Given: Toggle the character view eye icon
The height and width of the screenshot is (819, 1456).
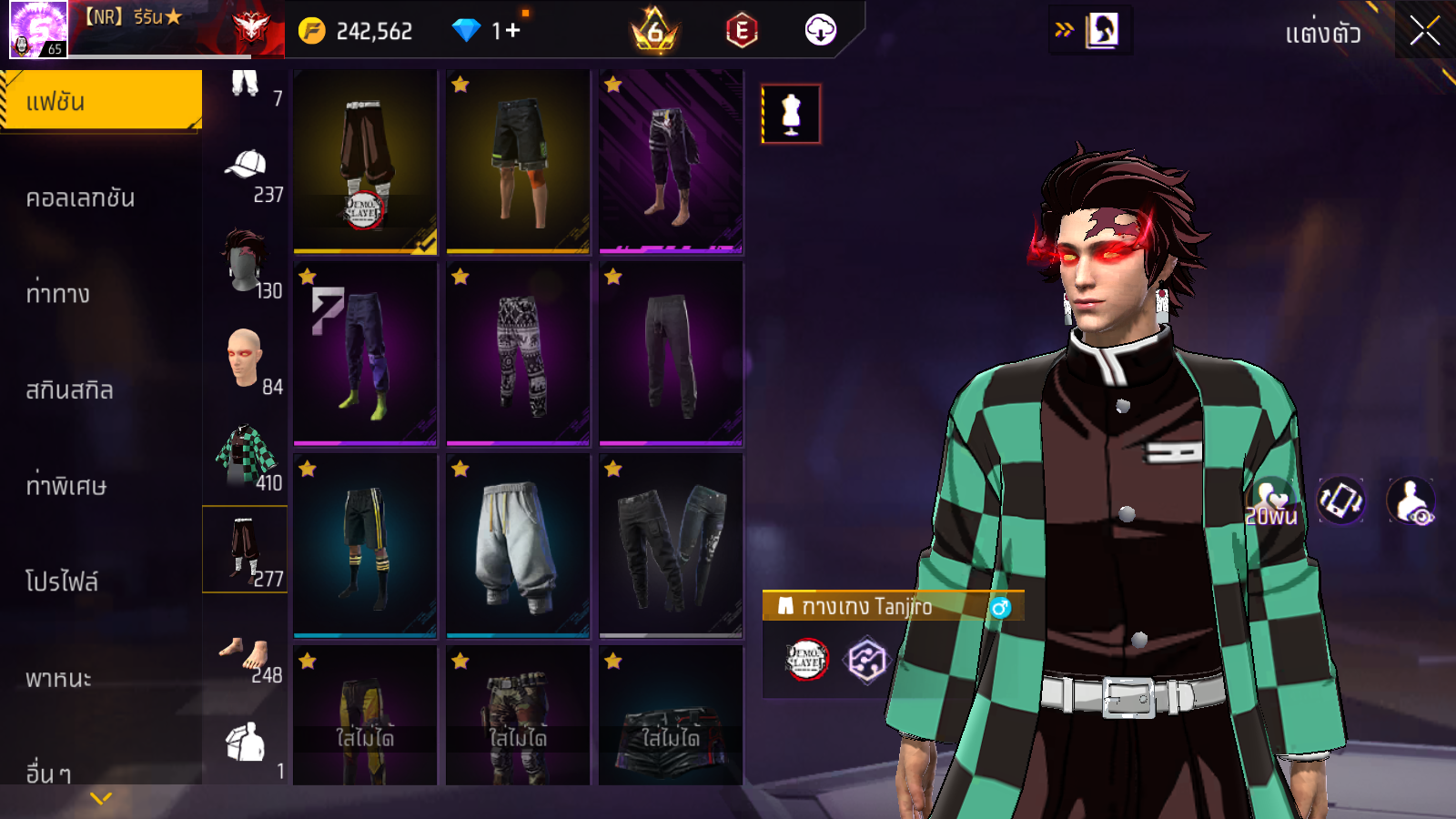Looking at the screenshot, I should pyautogui.click(x=1411, y=501).
